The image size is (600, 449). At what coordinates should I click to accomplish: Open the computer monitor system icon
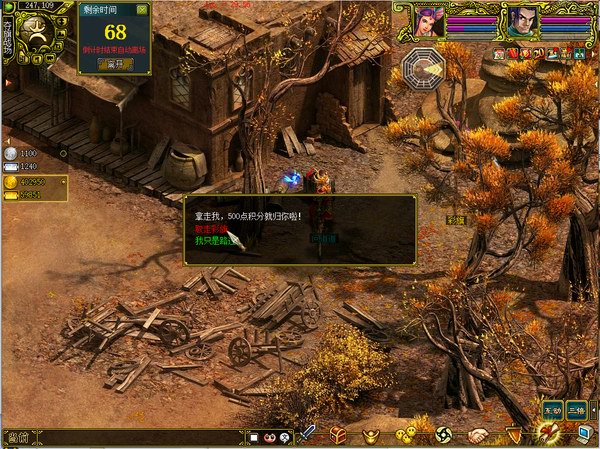584,433
